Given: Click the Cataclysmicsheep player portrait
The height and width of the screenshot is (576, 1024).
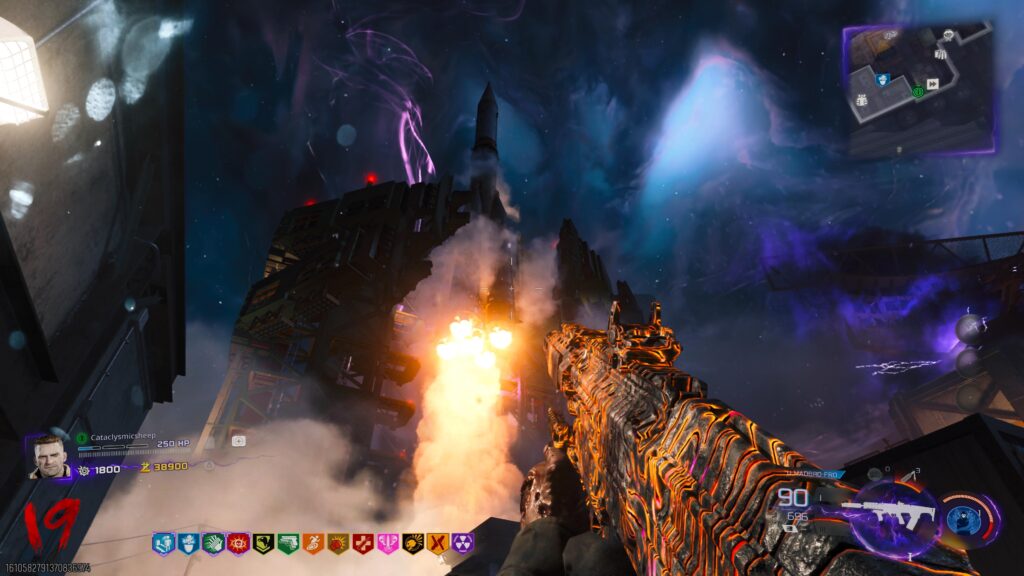Looking at the screenshot, I should (50, 457).
